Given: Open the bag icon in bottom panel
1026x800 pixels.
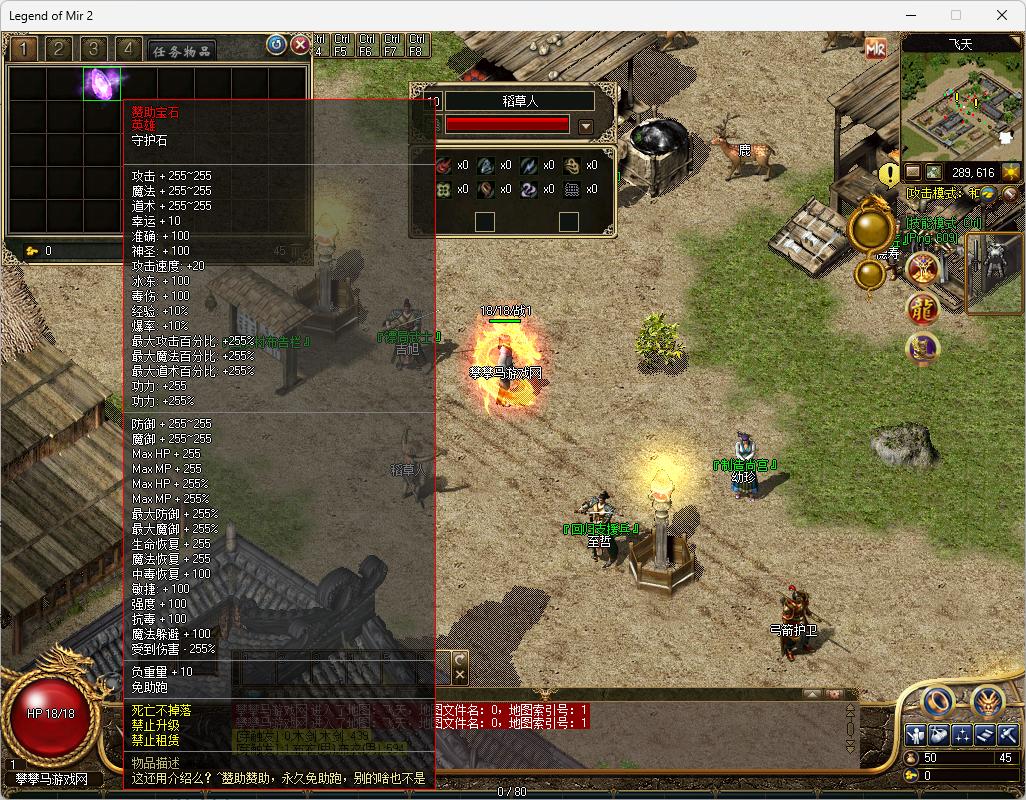Looking at the screenshot, I should (938, 735).
